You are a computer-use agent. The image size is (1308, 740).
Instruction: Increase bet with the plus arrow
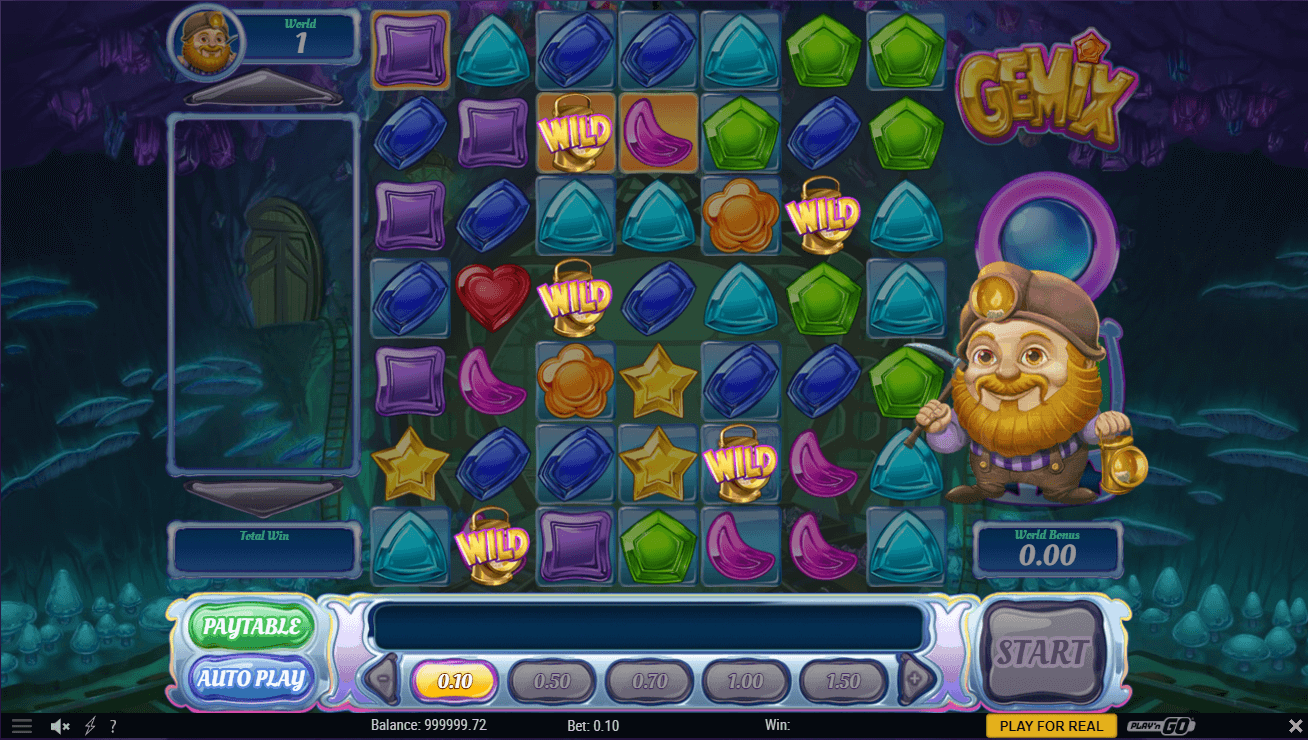[916, 680]
